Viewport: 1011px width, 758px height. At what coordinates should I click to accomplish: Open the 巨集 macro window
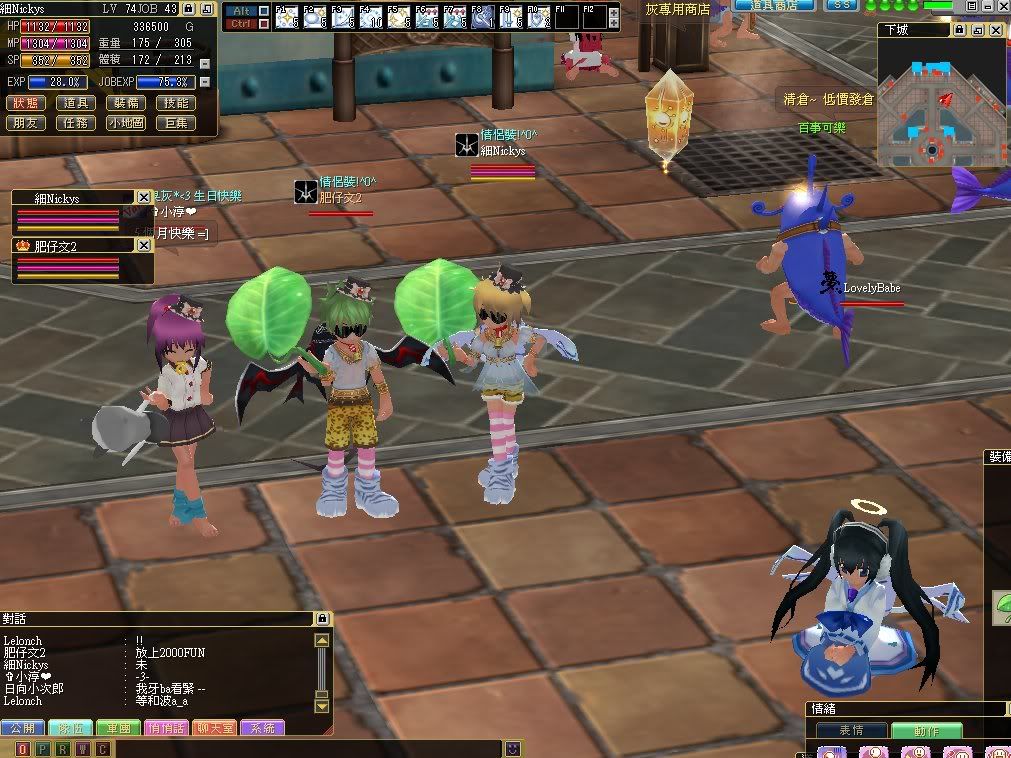pos(176,123)
